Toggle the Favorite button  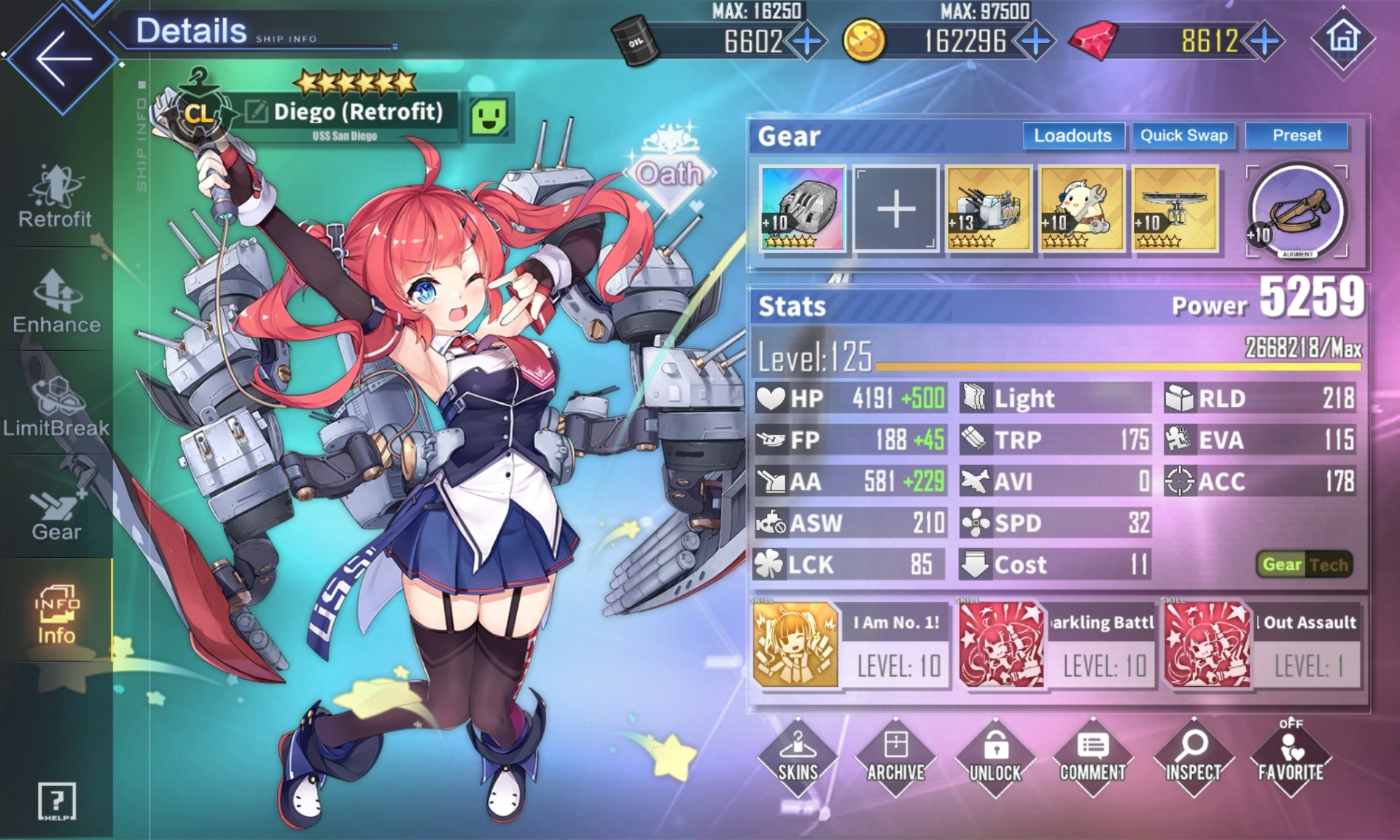click(1291, 758)
